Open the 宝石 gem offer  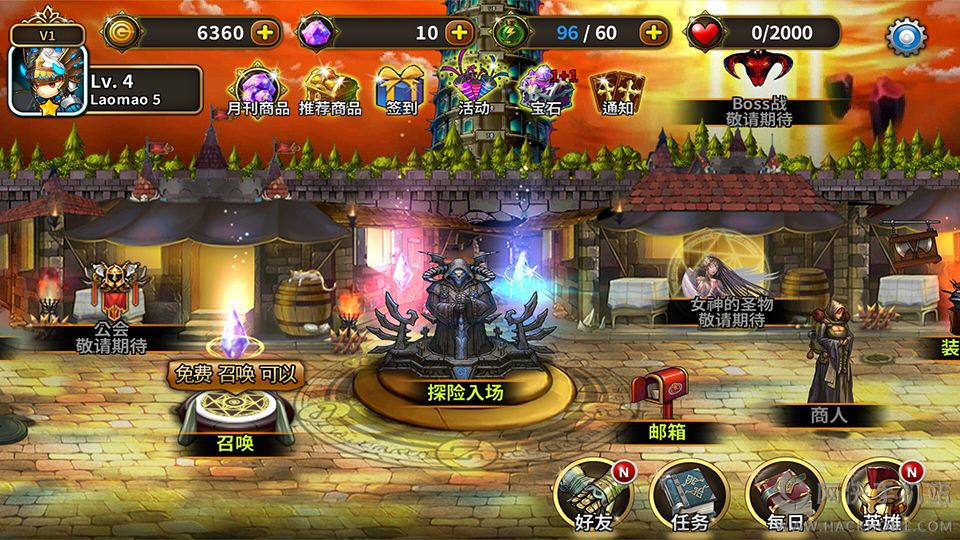coord(545,87)
